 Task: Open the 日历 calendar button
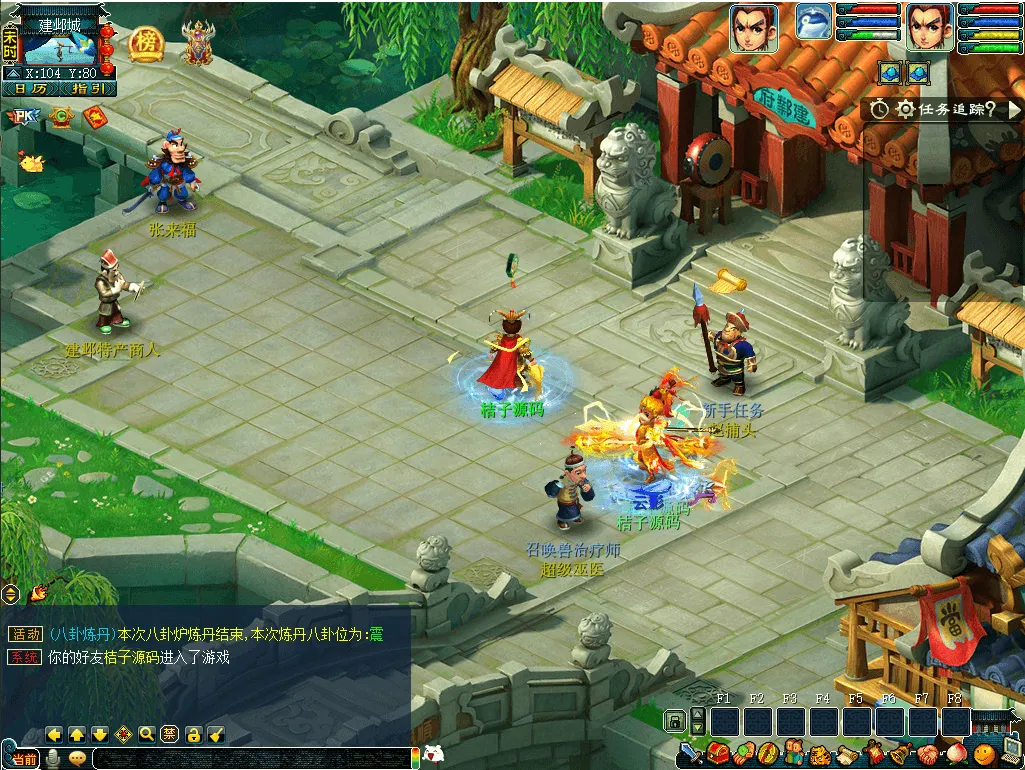(31, 89)
